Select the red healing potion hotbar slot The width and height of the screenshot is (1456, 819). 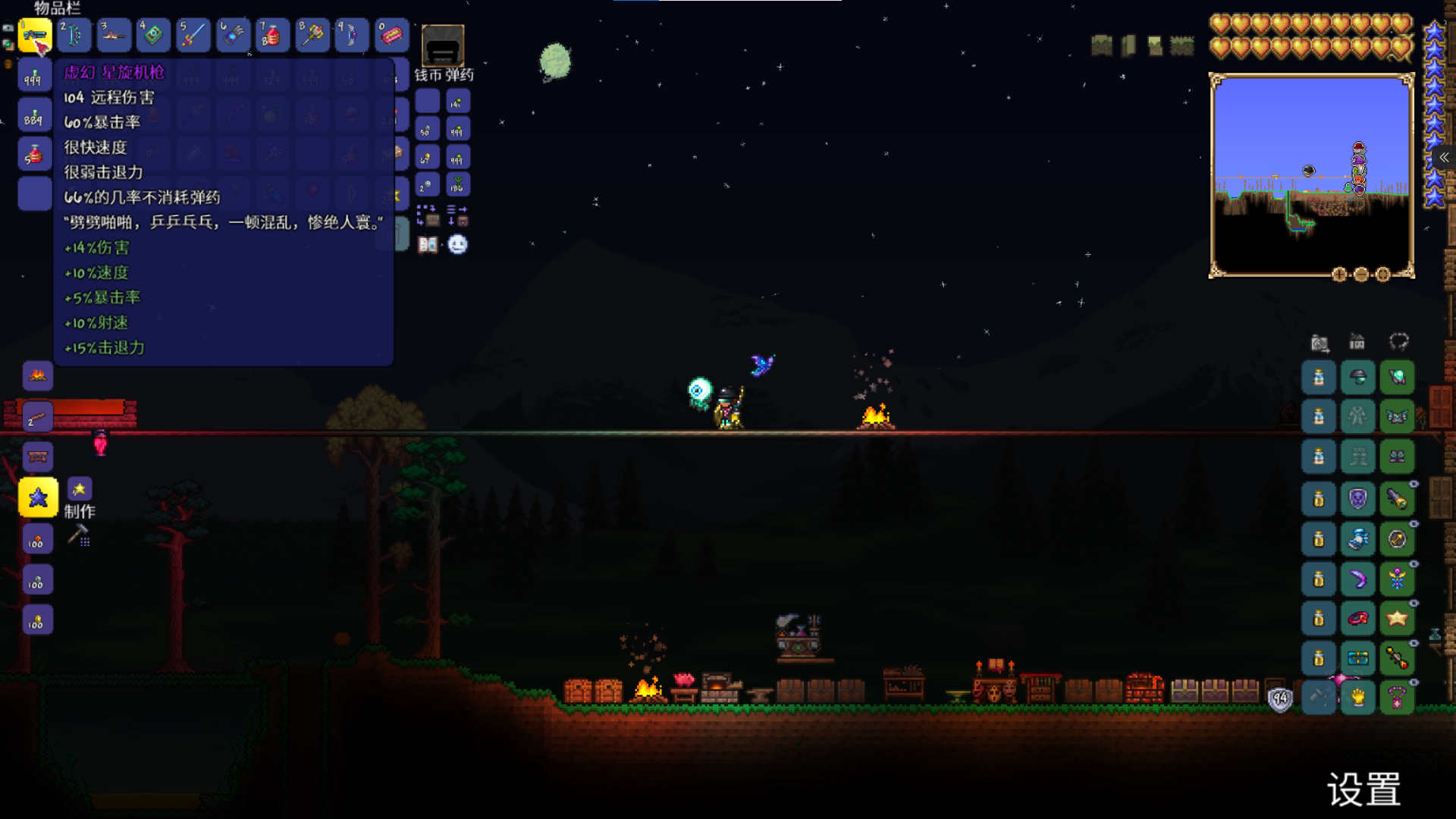(271, 36)
